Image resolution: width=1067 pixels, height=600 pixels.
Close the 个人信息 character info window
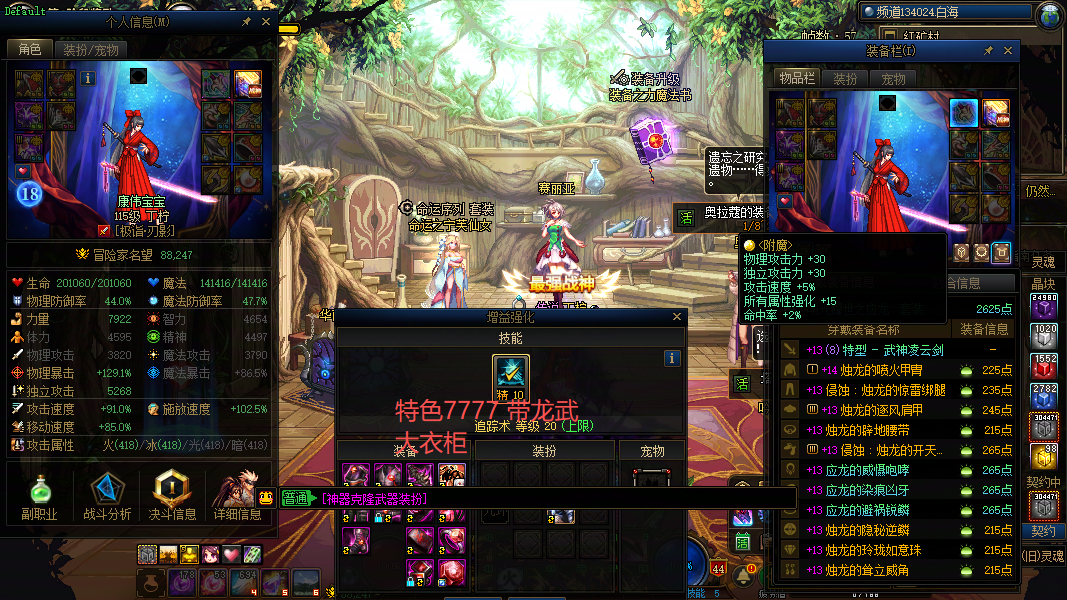265,21
